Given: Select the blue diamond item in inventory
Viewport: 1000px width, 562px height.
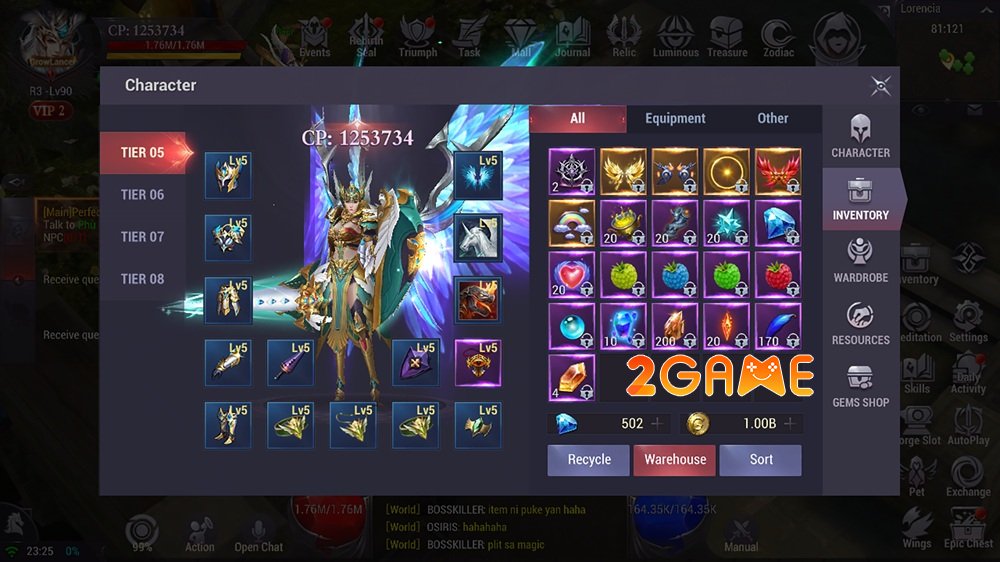Looking at the screenshot, I should 778,224.
